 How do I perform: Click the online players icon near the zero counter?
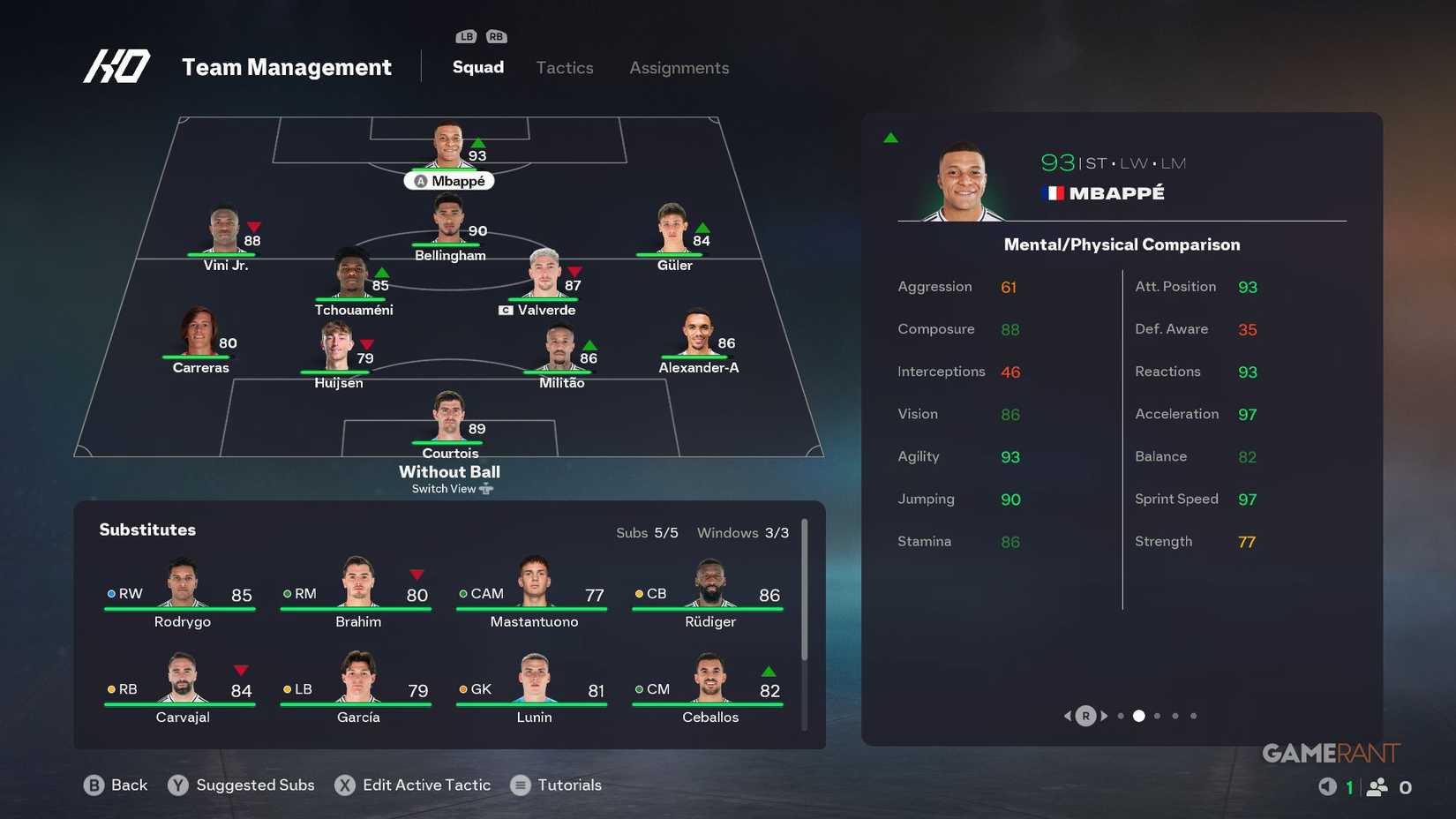pyautogui.click(x=1377, y=785)
